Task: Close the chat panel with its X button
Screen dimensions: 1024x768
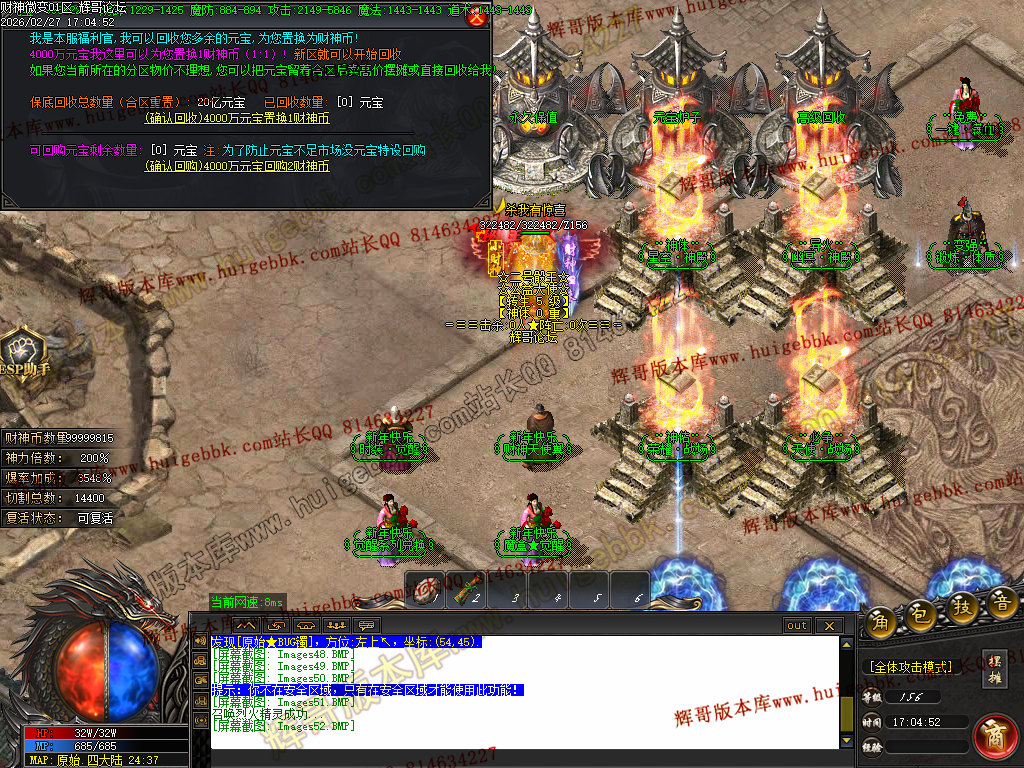Action: pyautogui.click(x=828, y=625)
